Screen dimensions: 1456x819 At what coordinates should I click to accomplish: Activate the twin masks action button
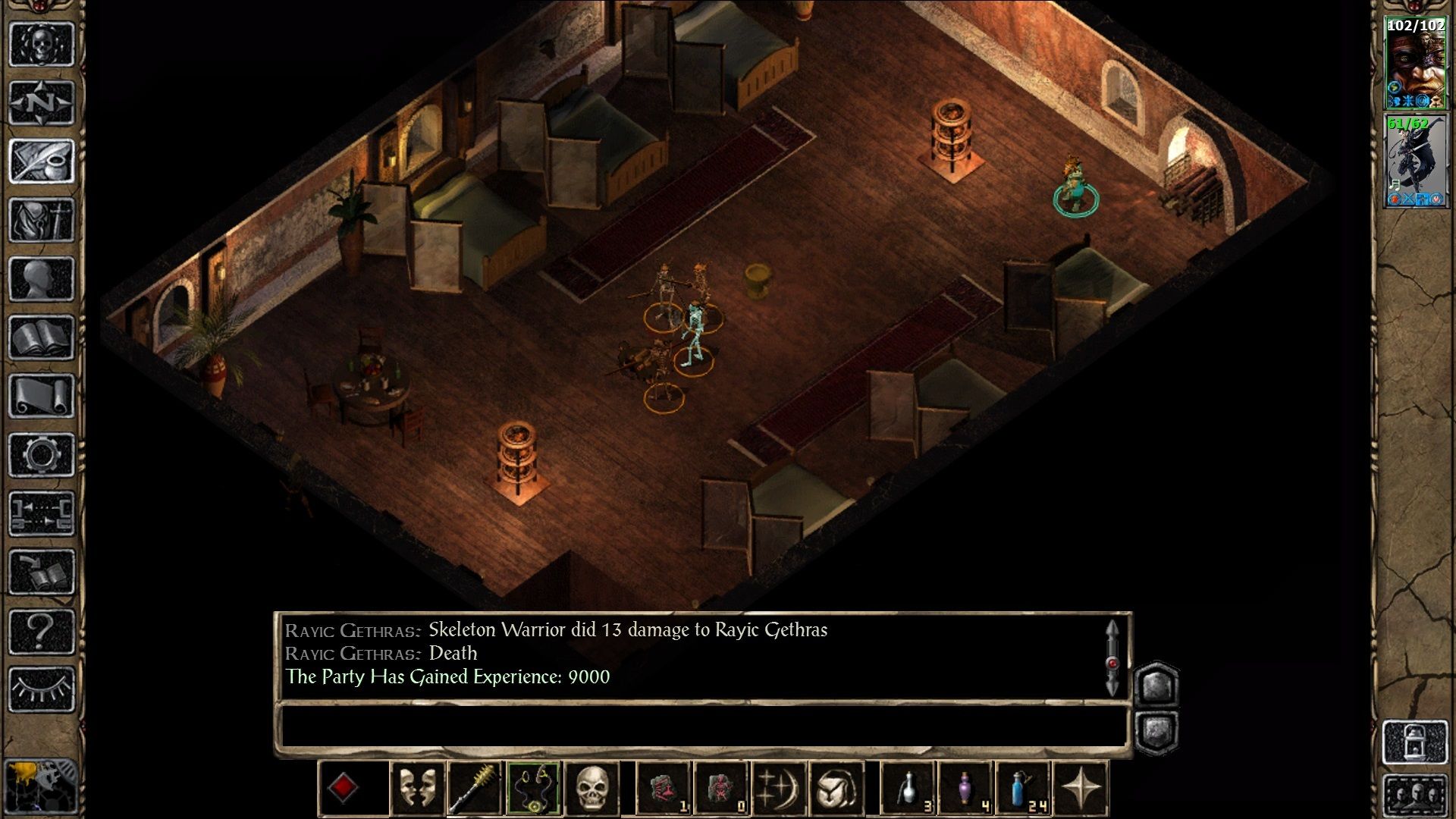417,789
